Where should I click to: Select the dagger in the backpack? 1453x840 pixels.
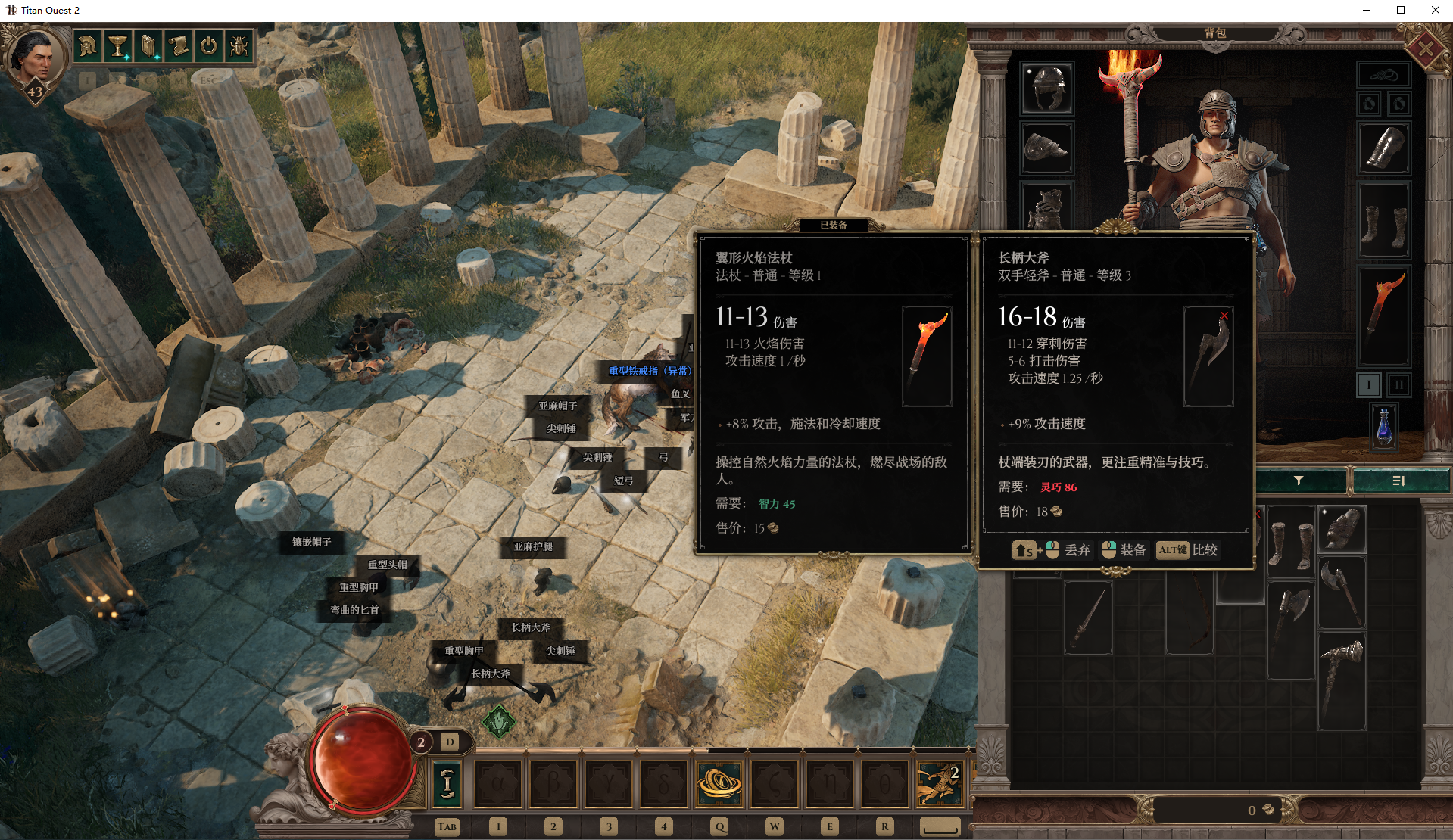1088,617
